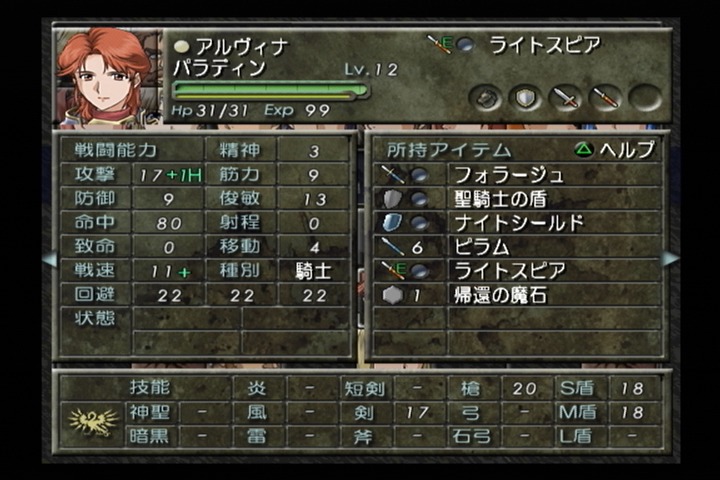The image size is (720, 480).
Task: Click the dark armor skill icon
Action: click(486, 98)
